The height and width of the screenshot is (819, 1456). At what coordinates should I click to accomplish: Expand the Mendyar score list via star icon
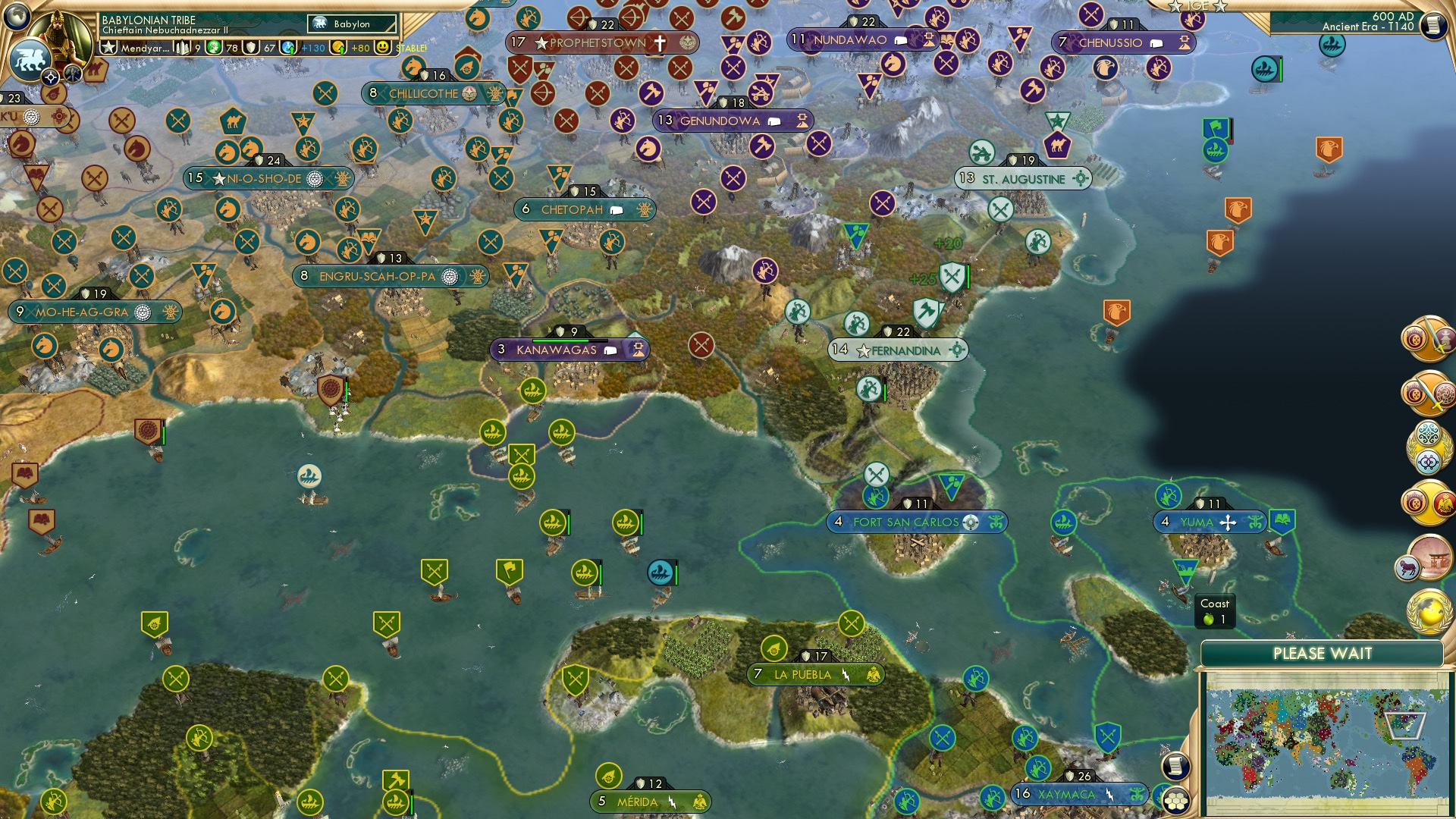point(108,48)
